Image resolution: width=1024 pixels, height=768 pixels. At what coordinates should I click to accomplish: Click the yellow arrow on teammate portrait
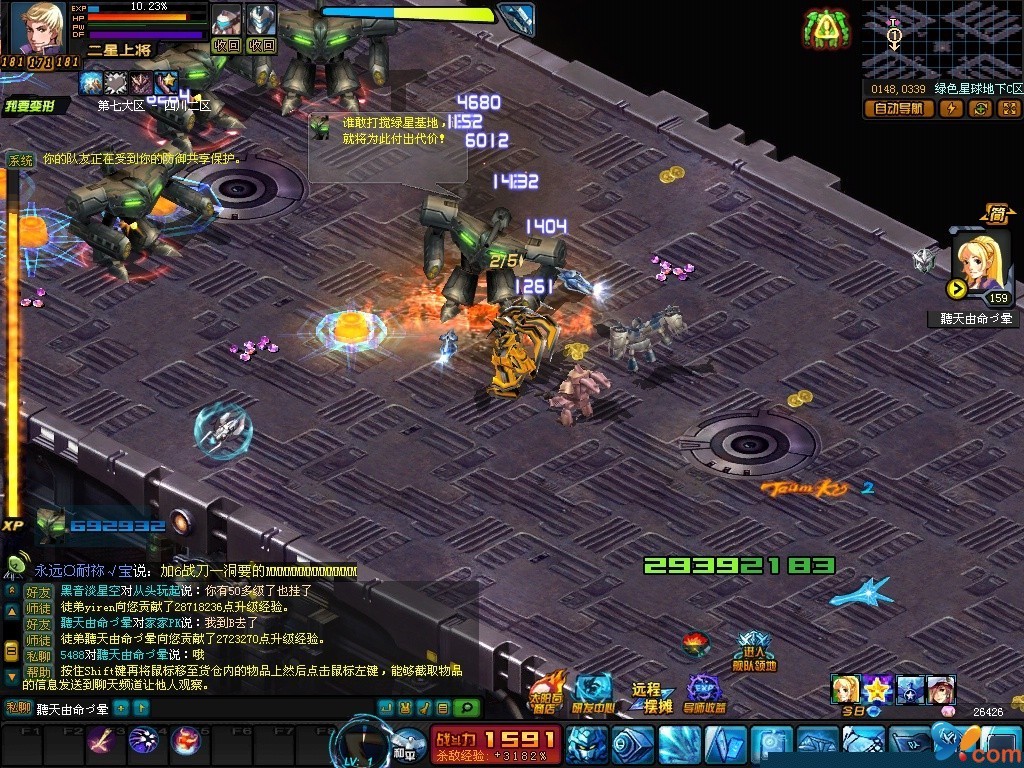(956, 289)
